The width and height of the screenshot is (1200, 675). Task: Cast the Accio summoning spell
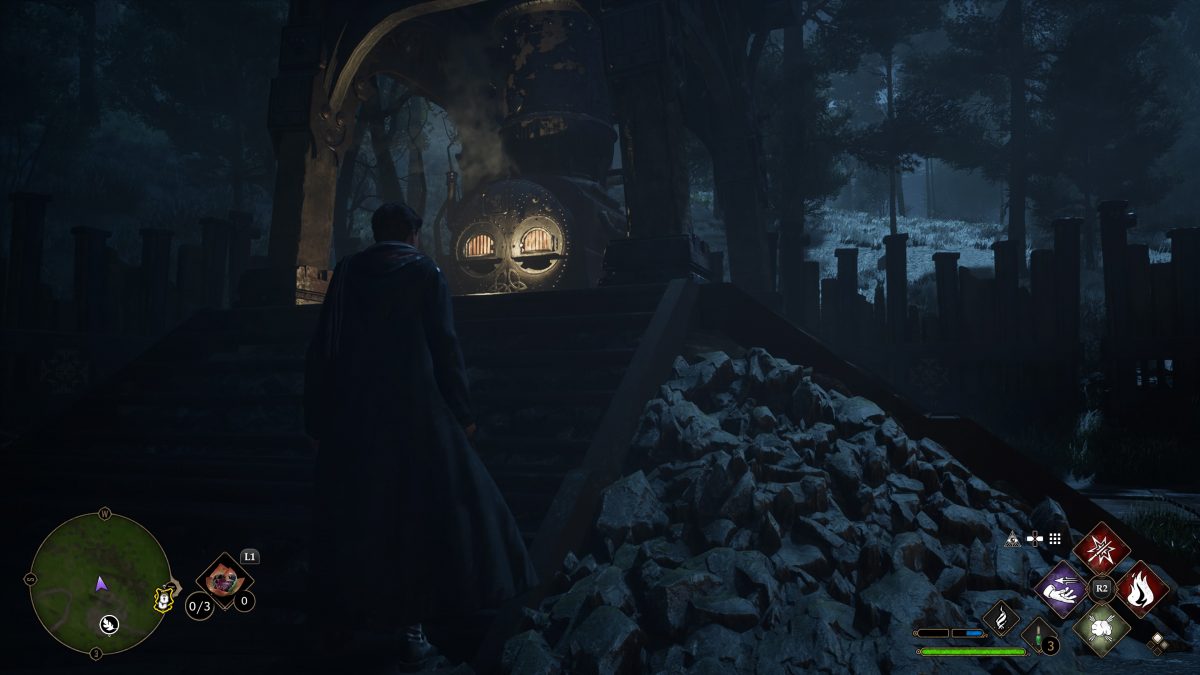point(1060,589)
